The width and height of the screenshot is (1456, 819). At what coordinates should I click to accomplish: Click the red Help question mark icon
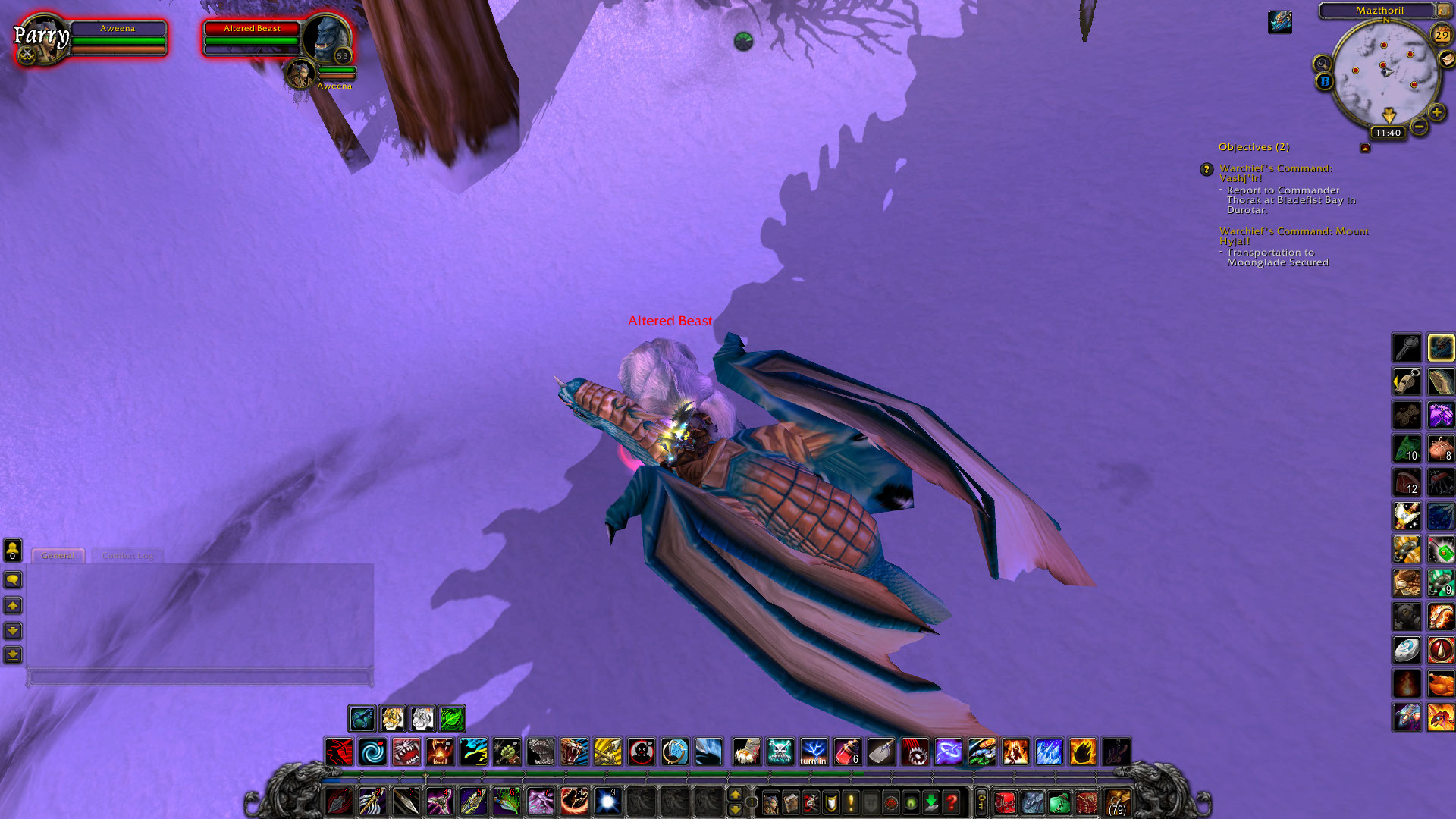pos(952,802)
